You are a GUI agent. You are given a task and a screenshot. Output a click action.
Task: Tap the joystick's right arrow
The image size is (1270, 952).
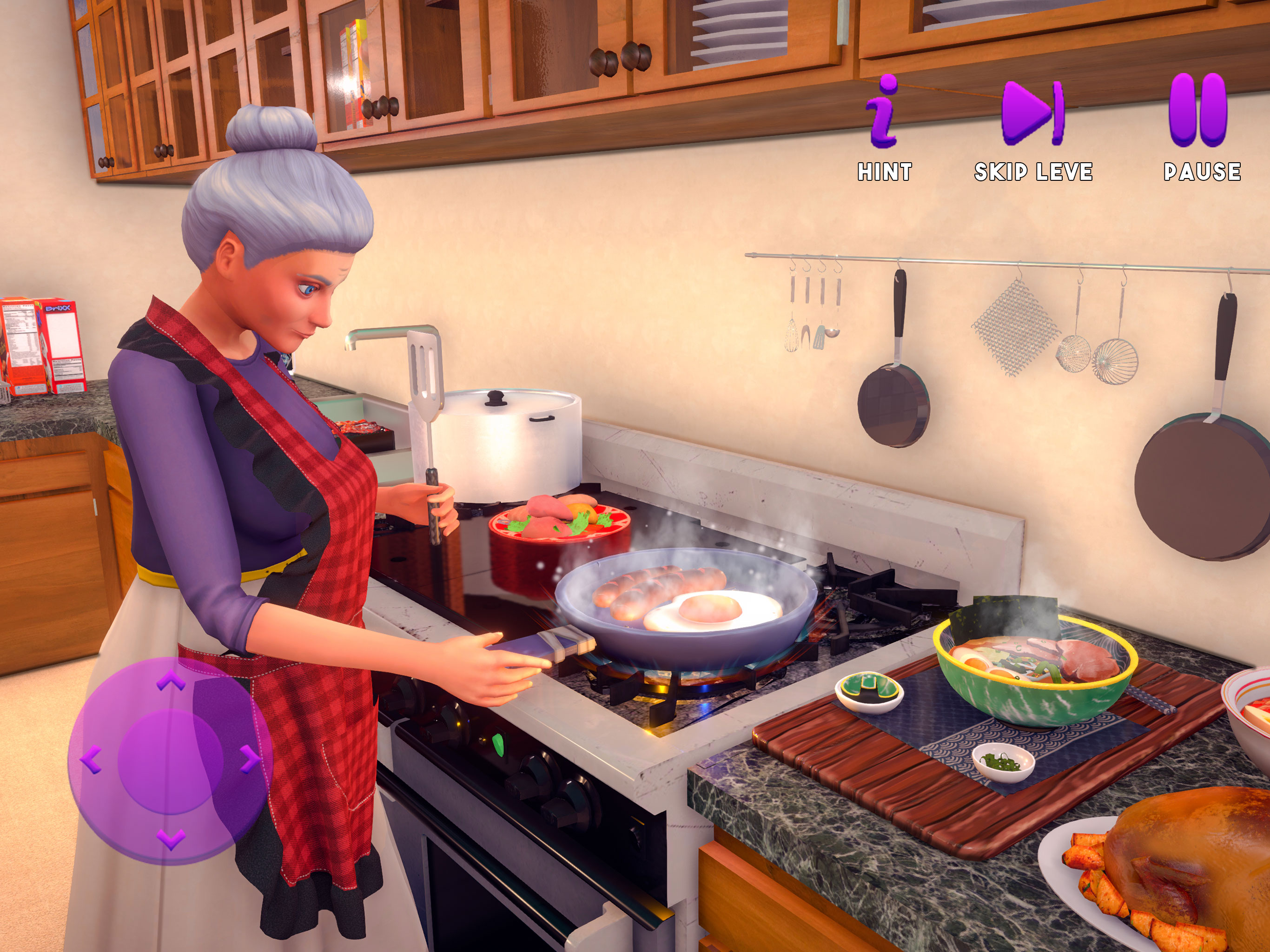[249, 759]
